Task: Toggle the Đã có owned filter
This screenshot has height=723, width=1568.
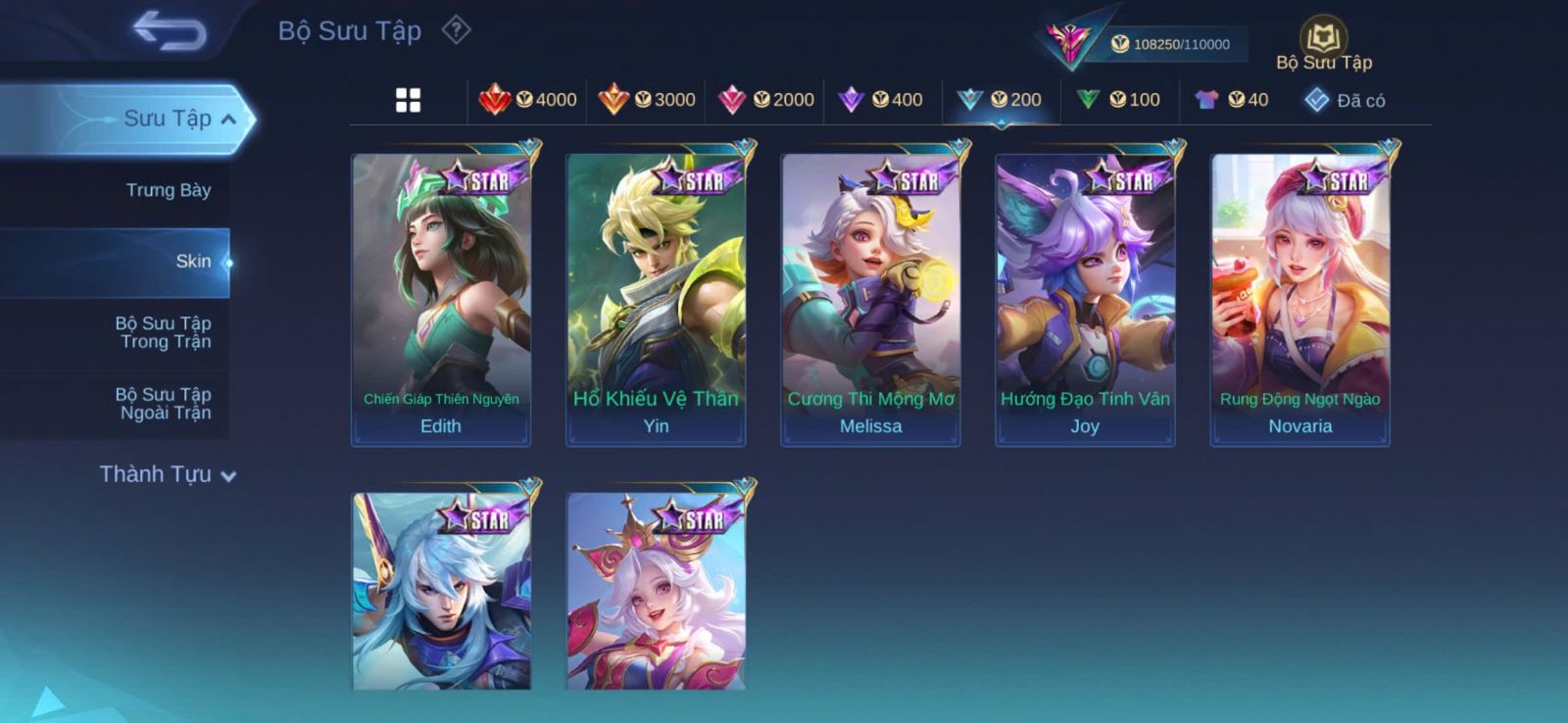Action: point(1346,100)
